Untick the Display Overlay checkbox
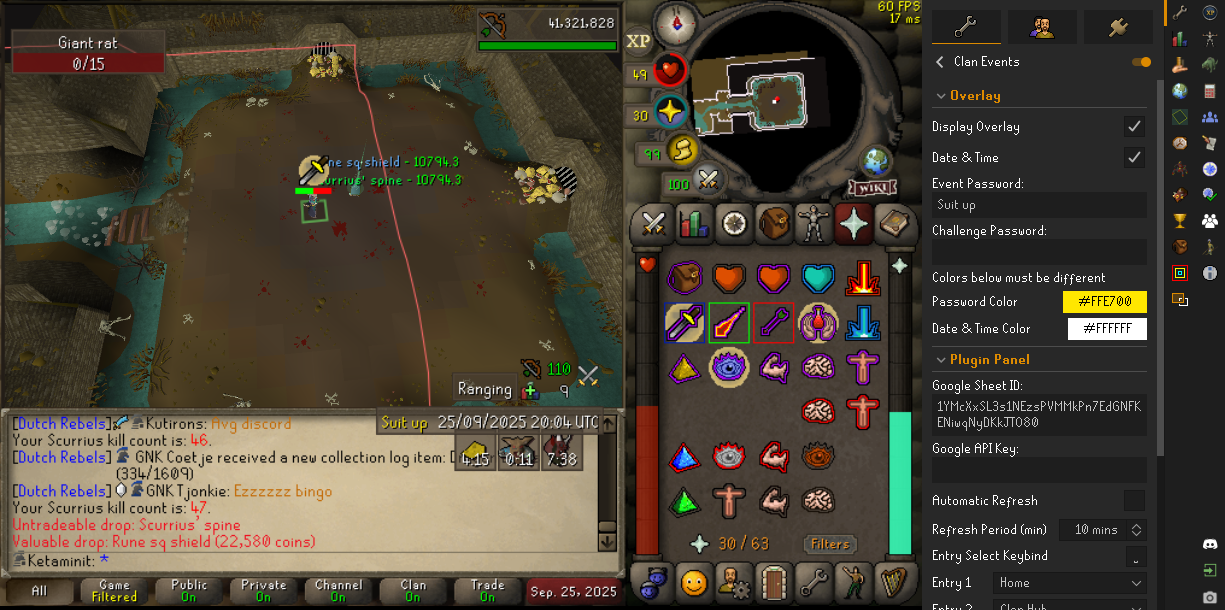The width and height of the screenshot is (1225, 610). 1134,127
